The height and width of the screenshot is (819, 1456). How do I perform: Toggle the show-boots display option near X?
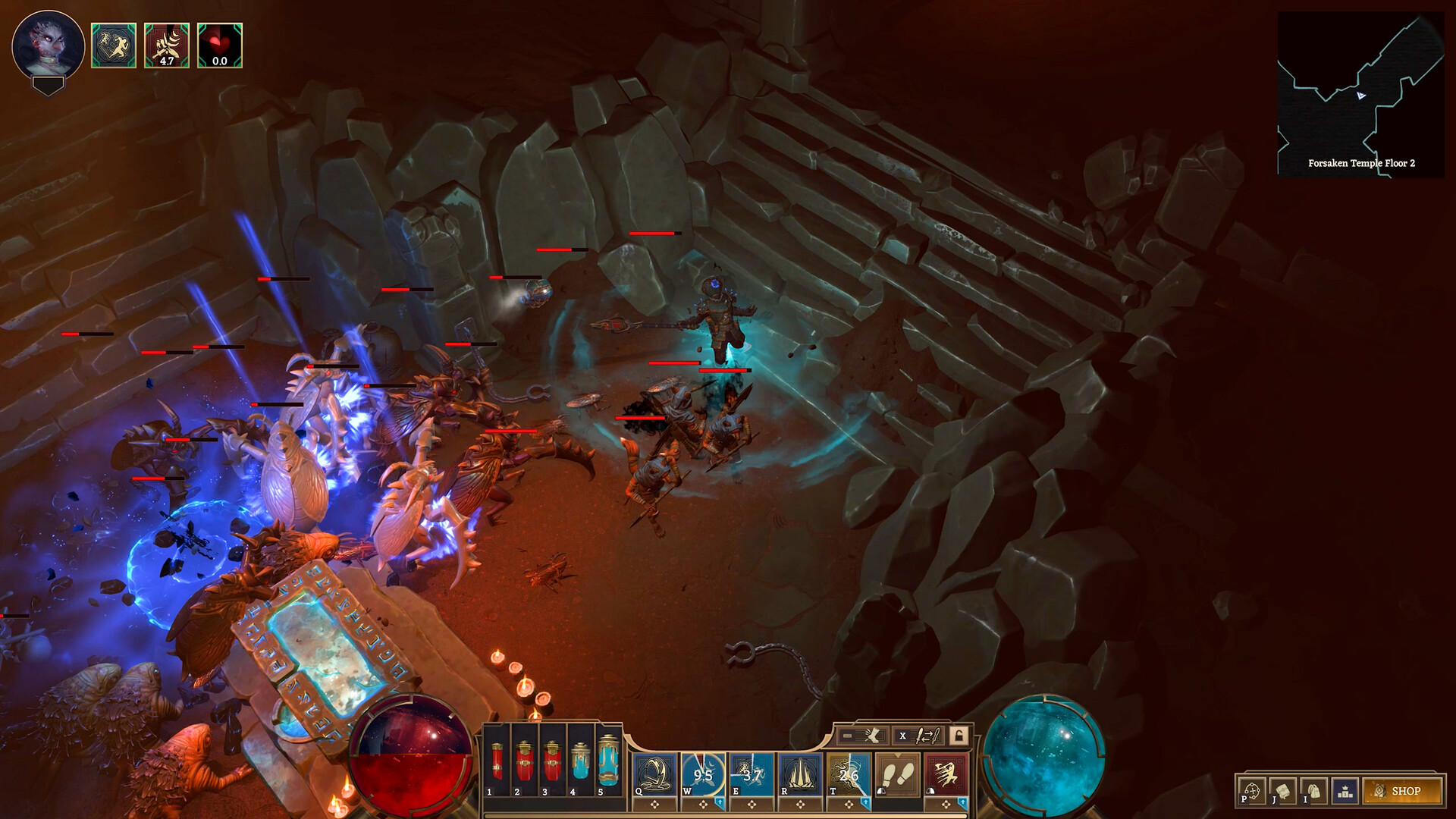pyautogui.click(x=861, y=736)
